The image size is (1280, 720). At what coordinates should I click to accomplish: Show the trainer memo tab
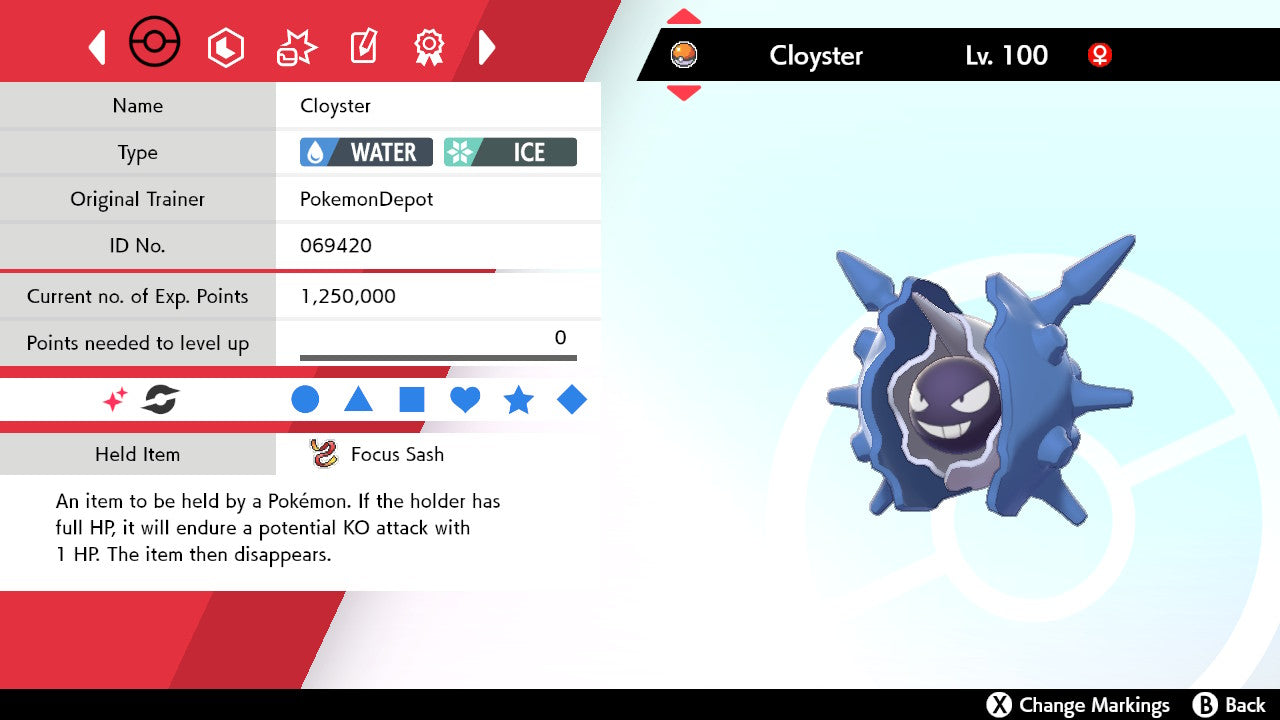click(x=362, y=47)
